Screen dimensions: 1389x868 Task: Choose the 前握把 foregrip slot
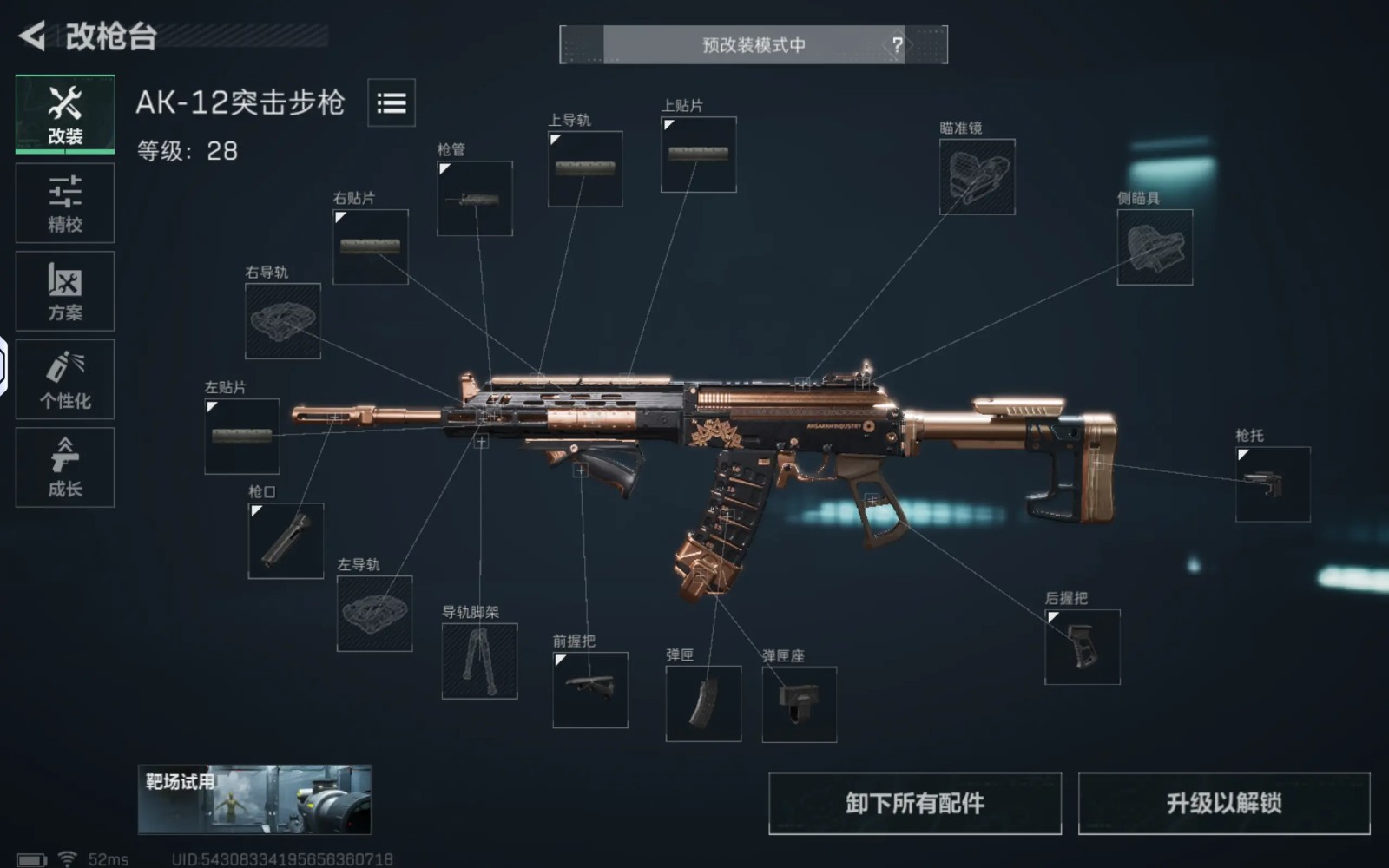point(590,690)
